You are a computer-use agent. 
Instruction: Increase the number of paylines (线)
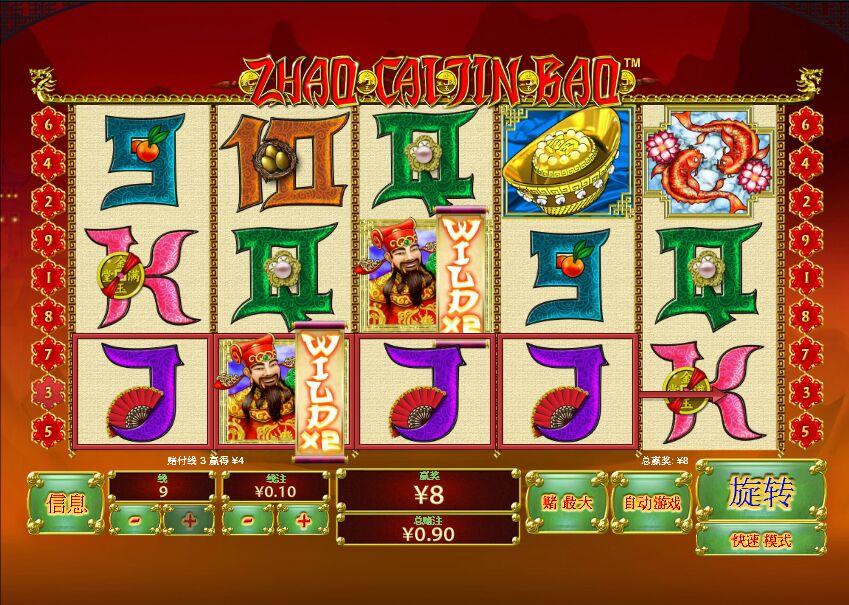[x=189, y=519]
